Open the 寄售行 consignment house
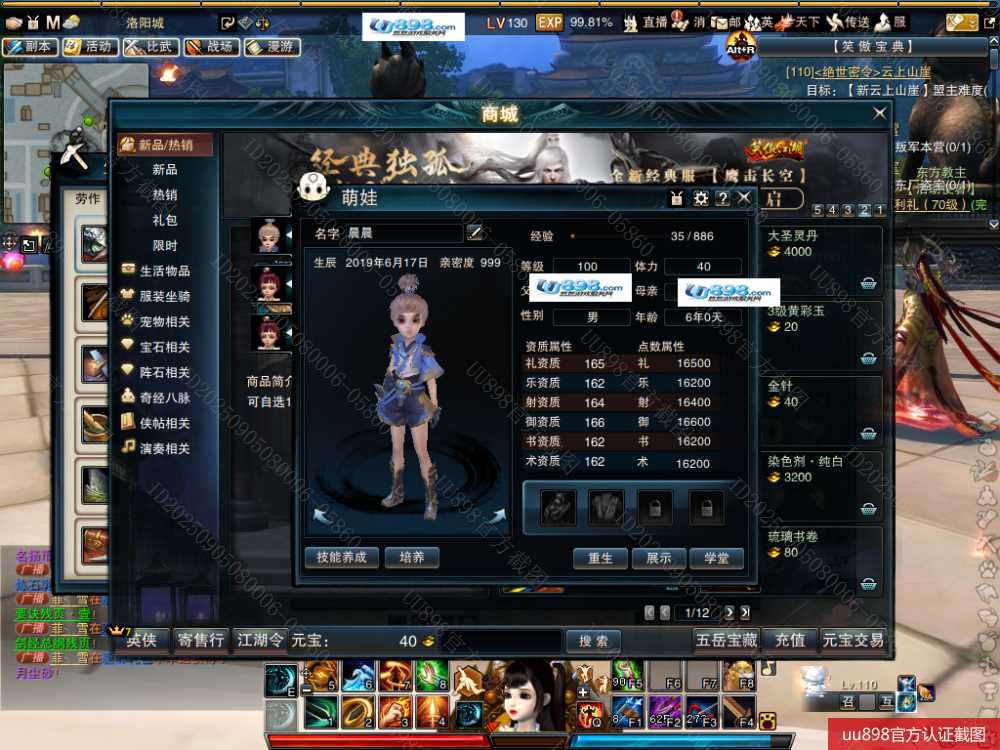This screenshot has height=750, width=1000. (x=200, y=640)
